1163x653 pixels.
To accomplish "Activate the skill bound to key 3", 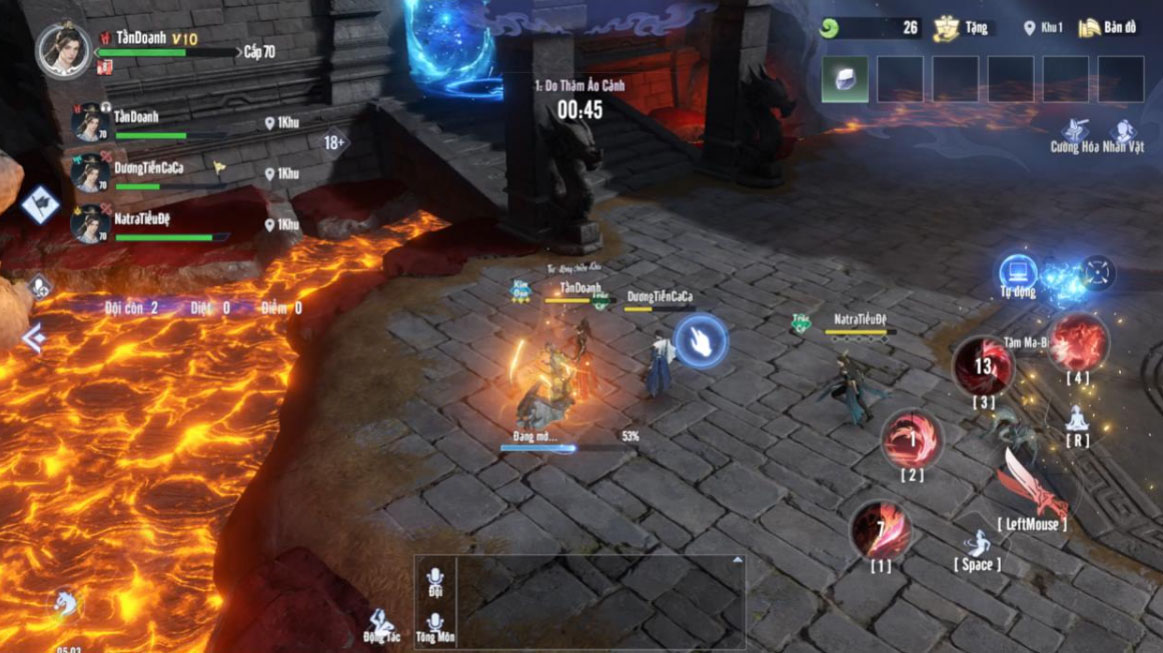I will click(983, 367).
